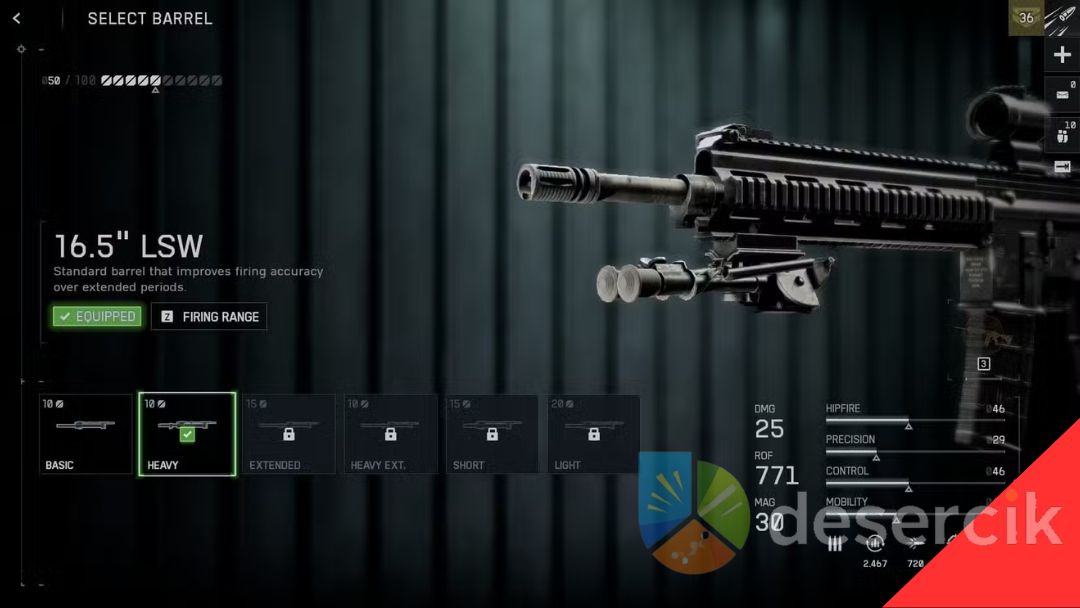The height and width of the screenshot is (608, 1080).
Task: Choose the locked Light barrel tile
Action: [593, 434]
